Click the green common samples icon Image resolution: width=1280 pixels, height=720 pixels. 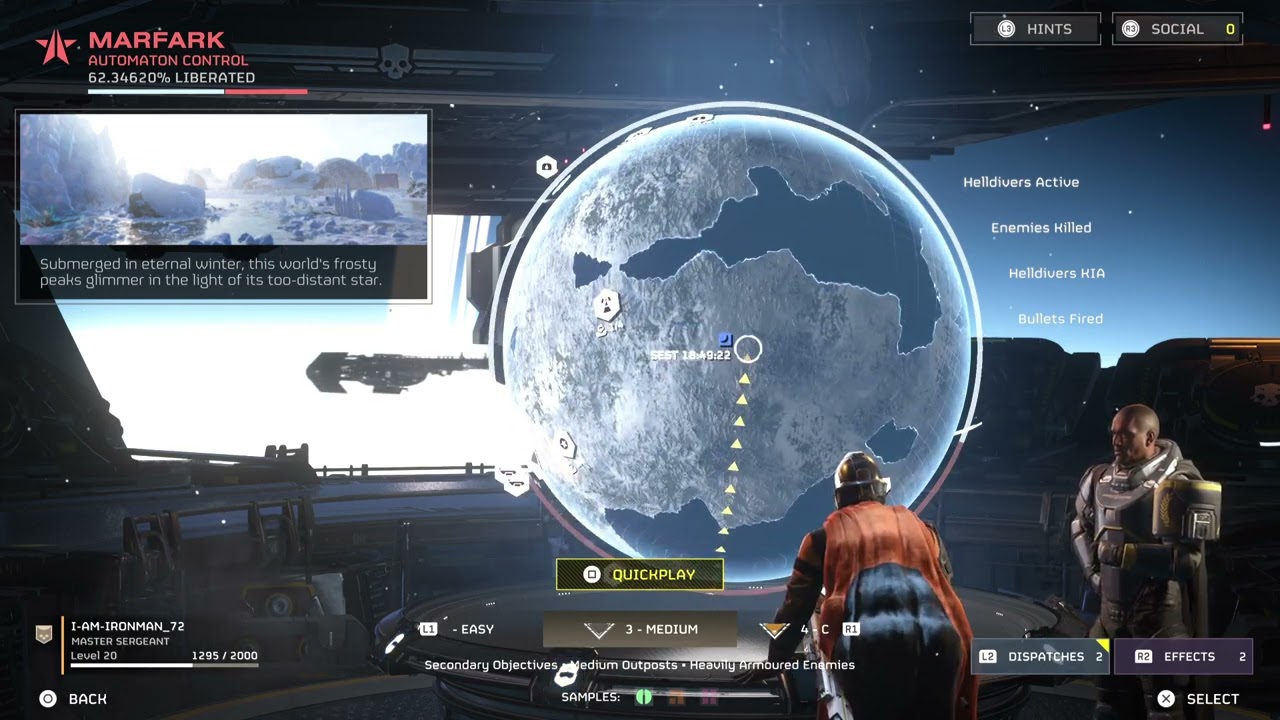coord(644,697)
